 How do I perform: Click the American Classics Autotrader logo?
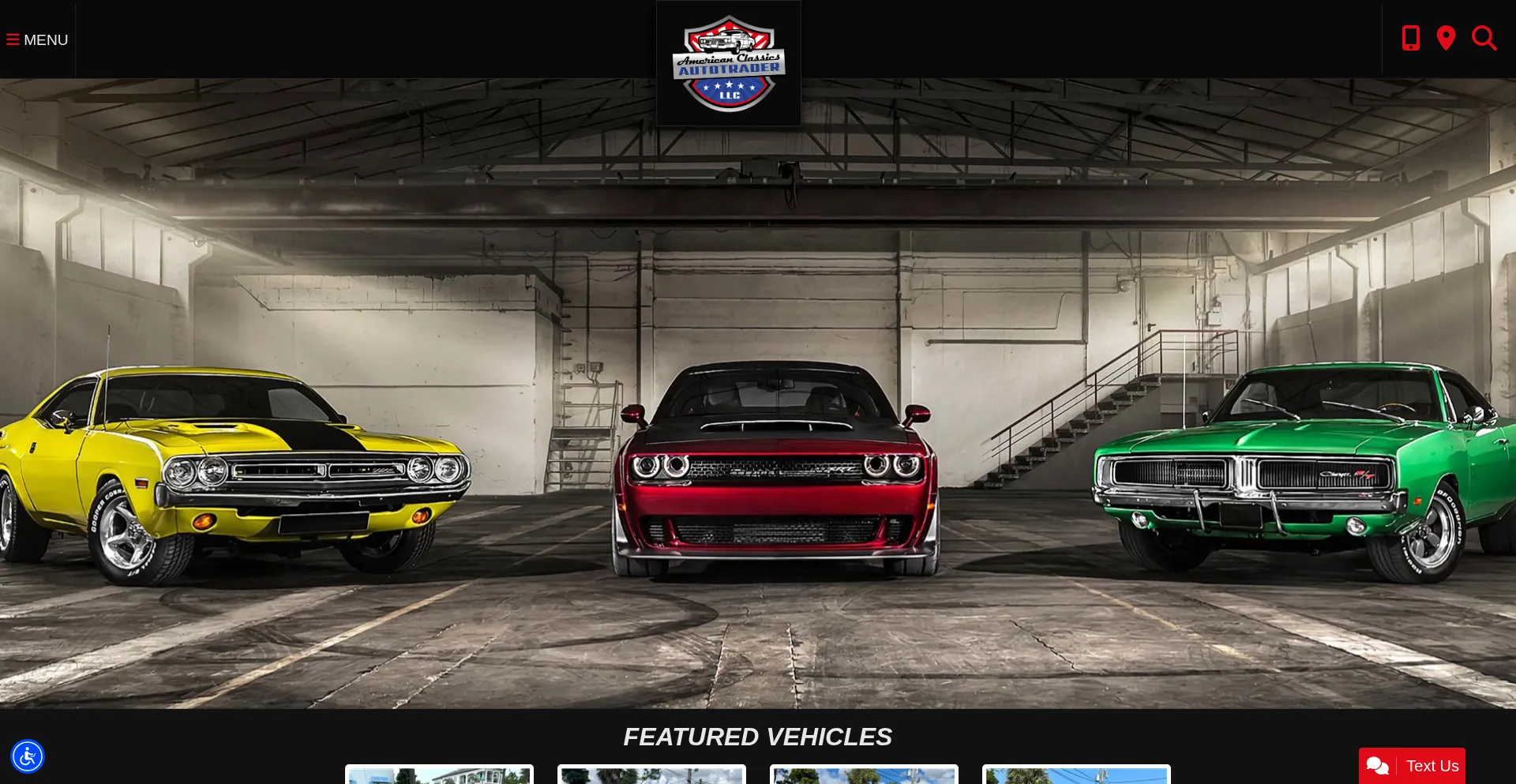point(728,63)
